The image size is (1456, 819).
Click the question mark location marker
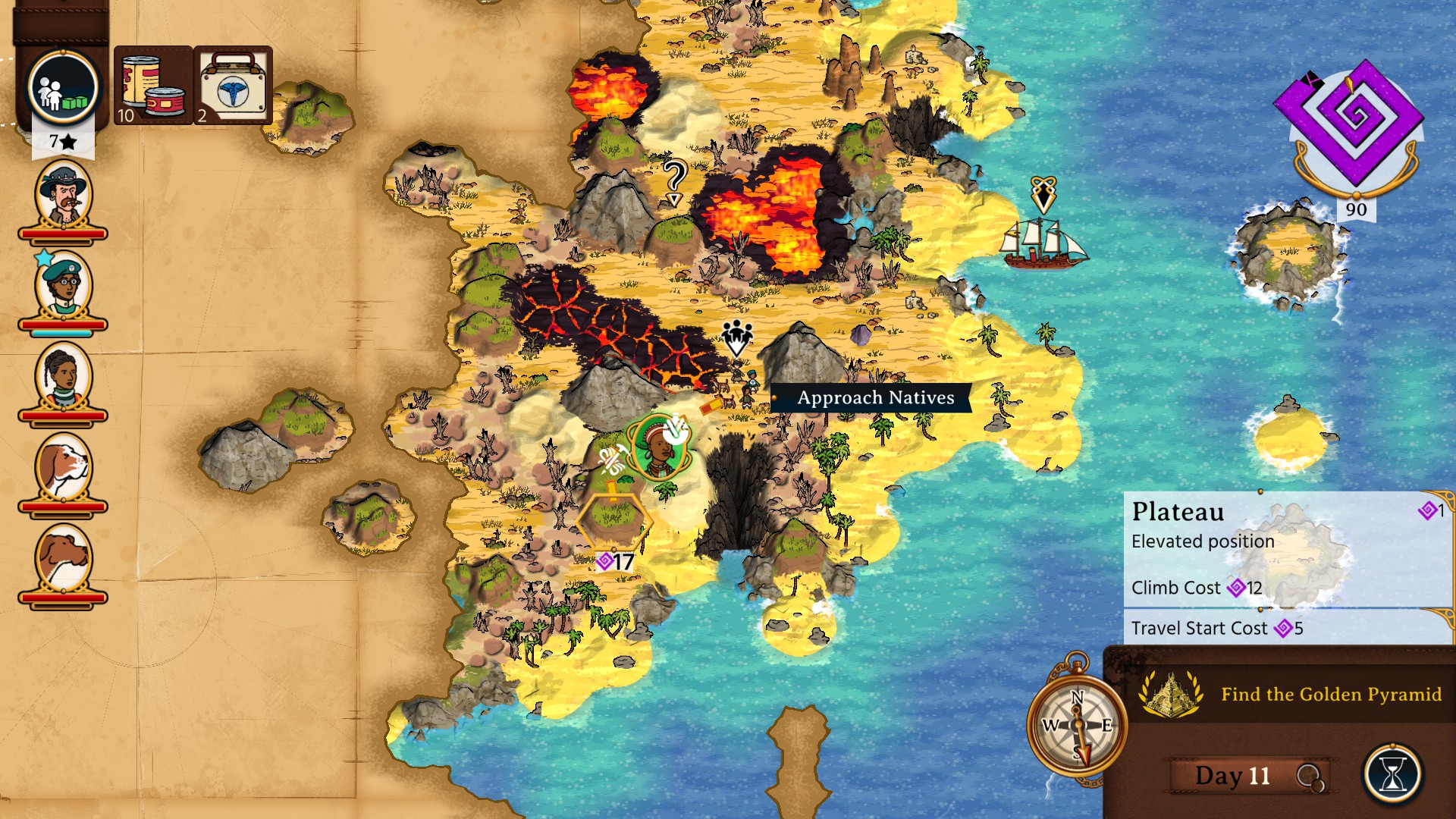pyautogui.click(x=674, y=182)
